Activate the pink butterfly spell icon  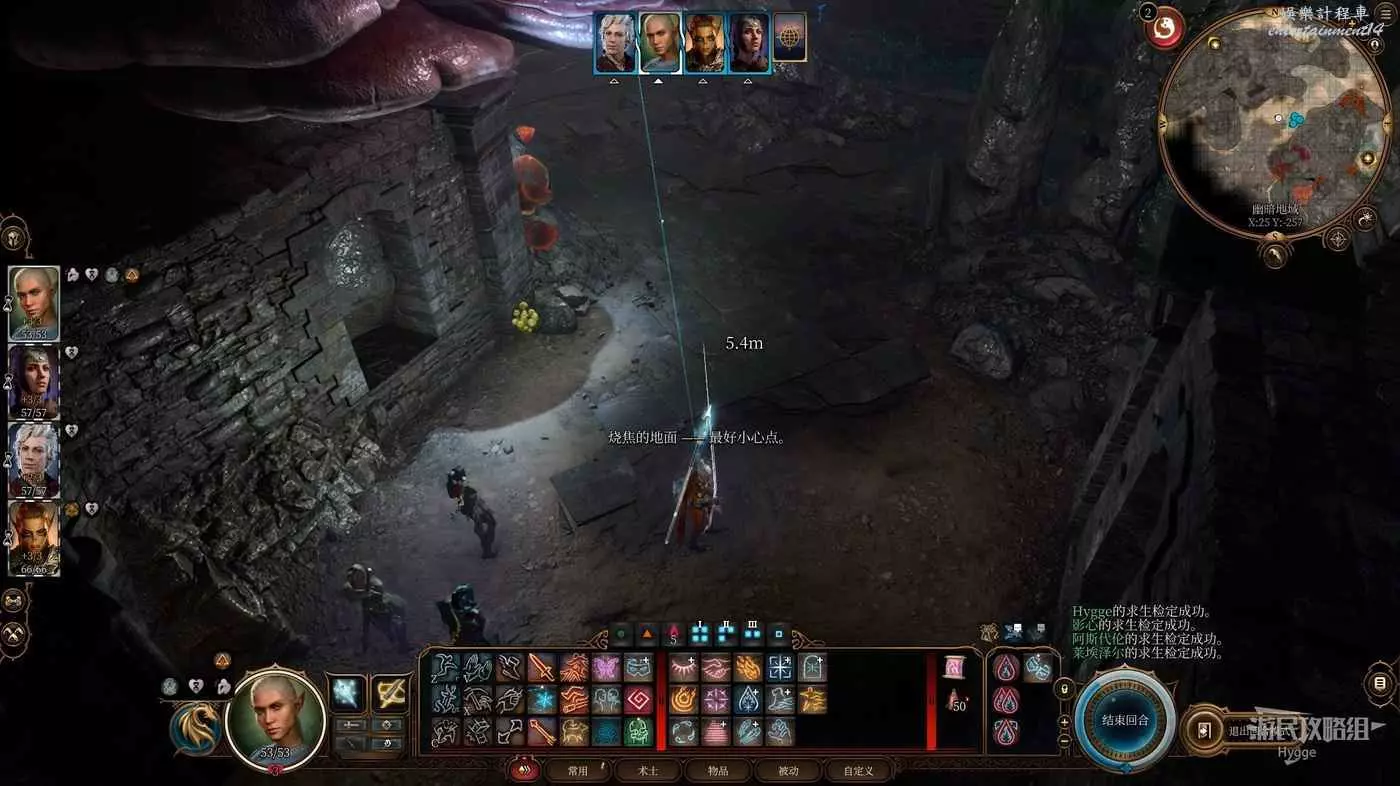(x=606, y=668)
